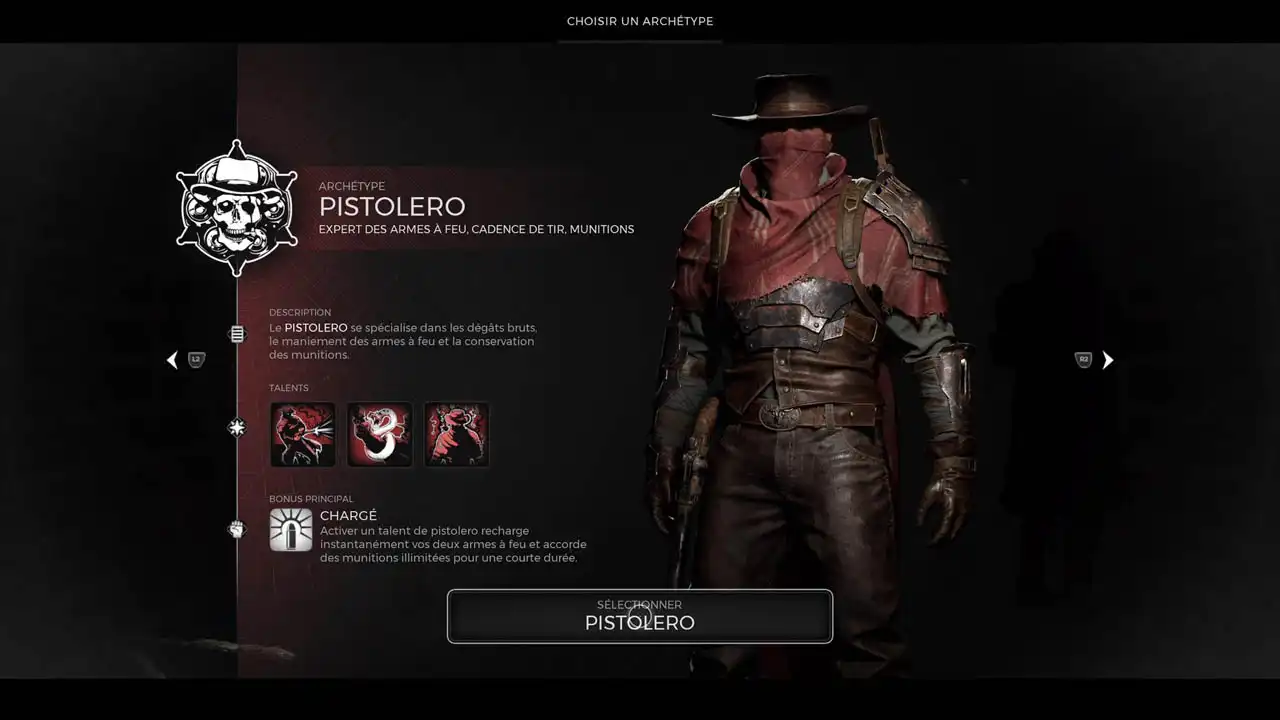This screenshot has height=720, width=1280.
Task: Jump to the talents section marker
Action: coord(237,427)
